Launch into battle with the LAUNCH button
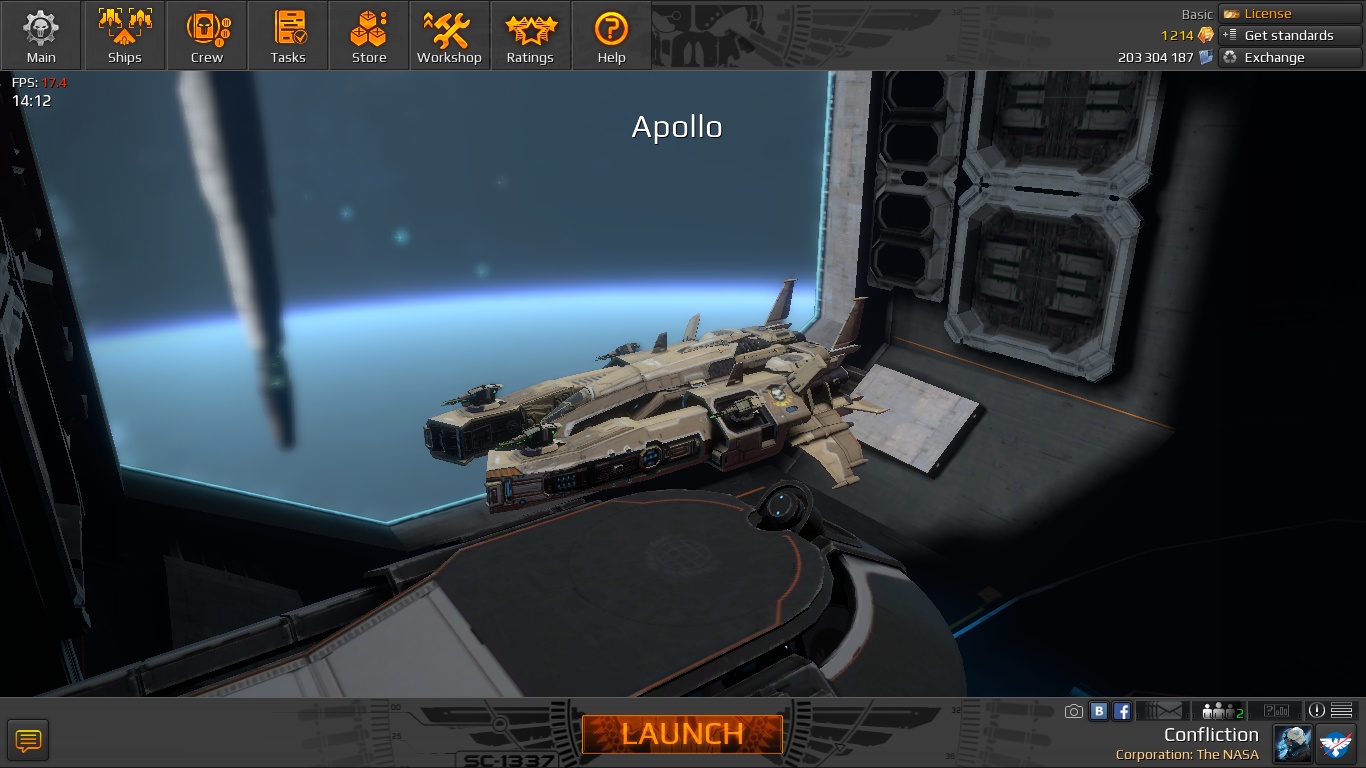The height and width of the screenshot is (768, 1366). point(682,734)
